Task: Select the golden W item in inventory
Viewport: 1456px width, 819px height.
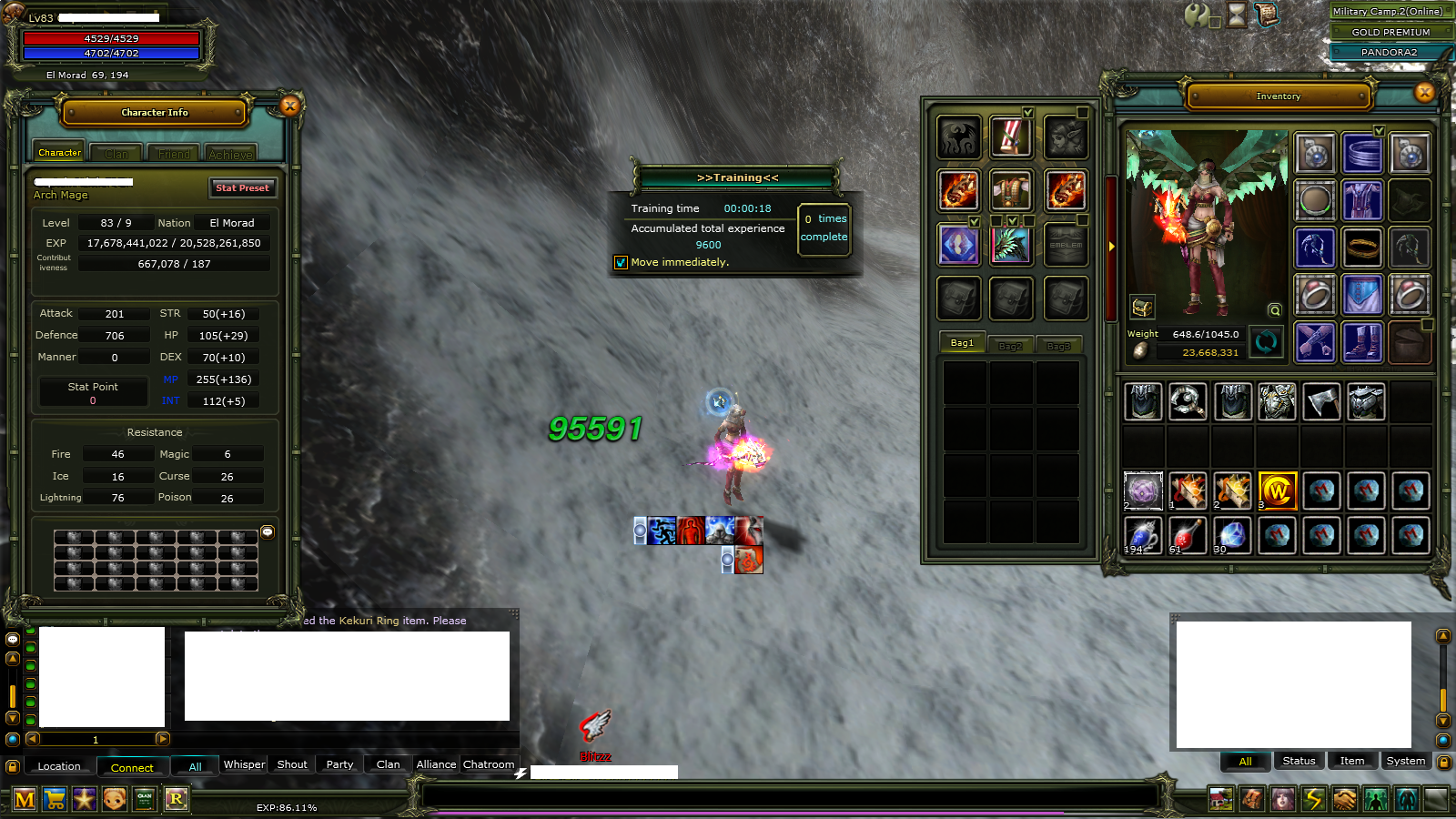Action: 1277,491
